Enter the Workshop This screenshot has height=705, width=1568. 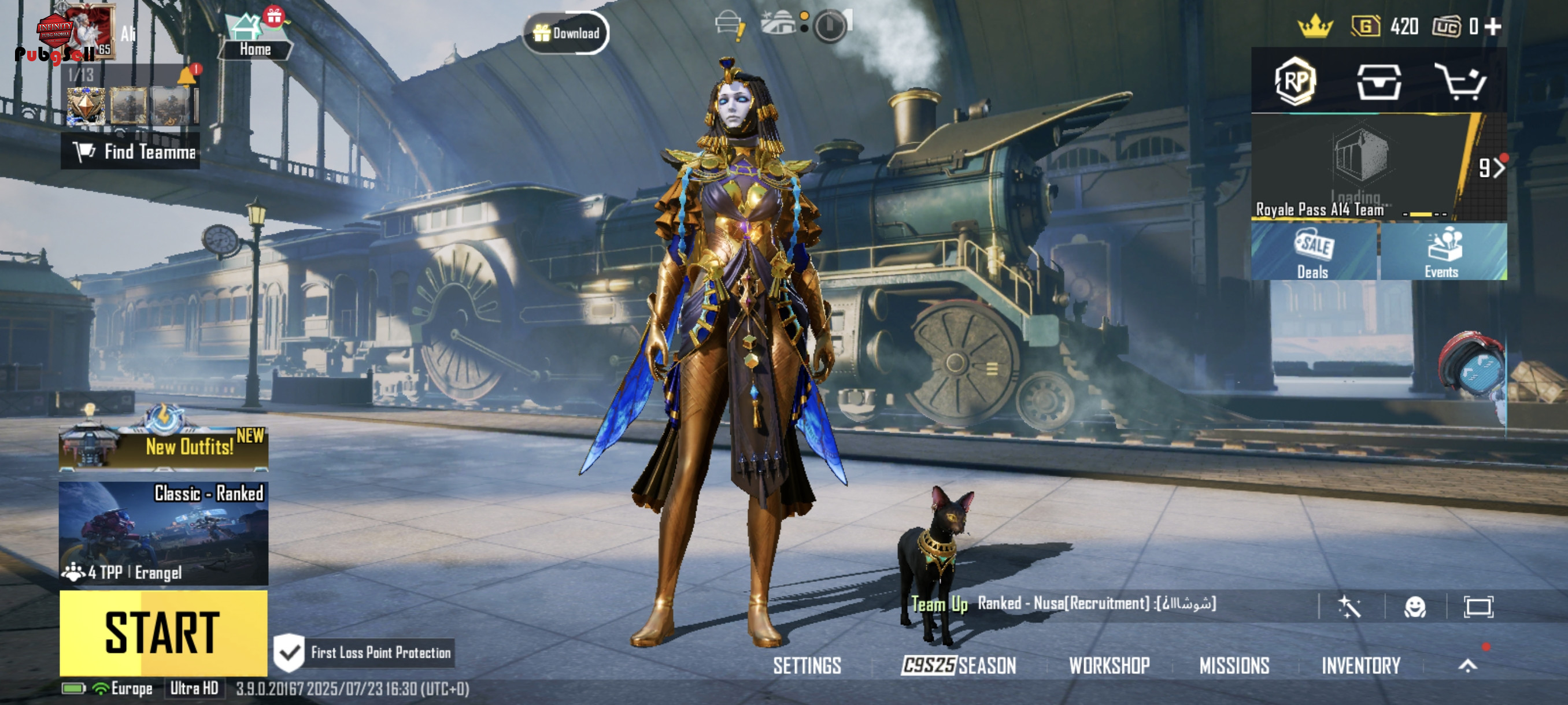pos(1109,666)
